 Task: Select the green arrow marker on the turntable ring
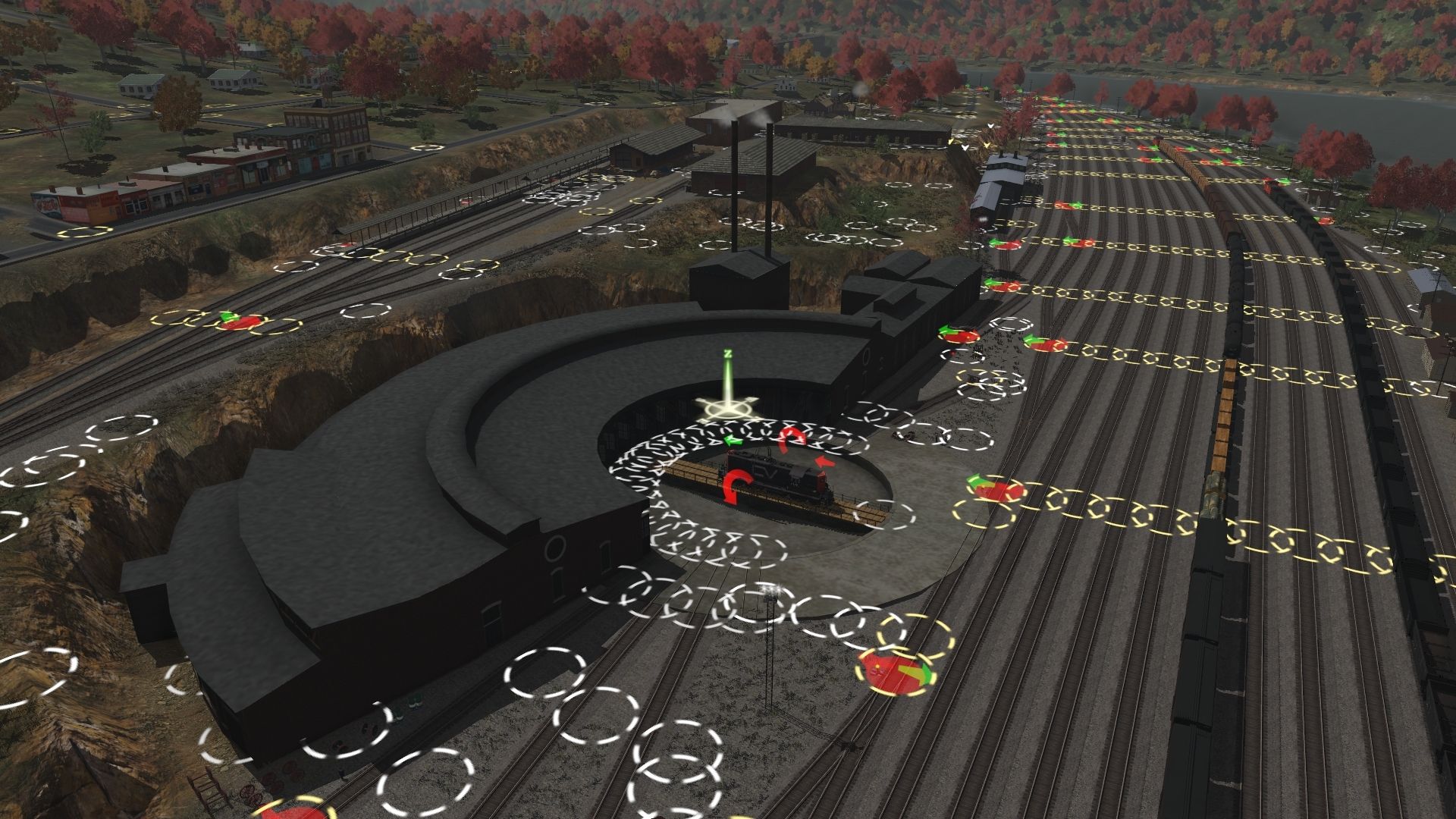(733, 439)
